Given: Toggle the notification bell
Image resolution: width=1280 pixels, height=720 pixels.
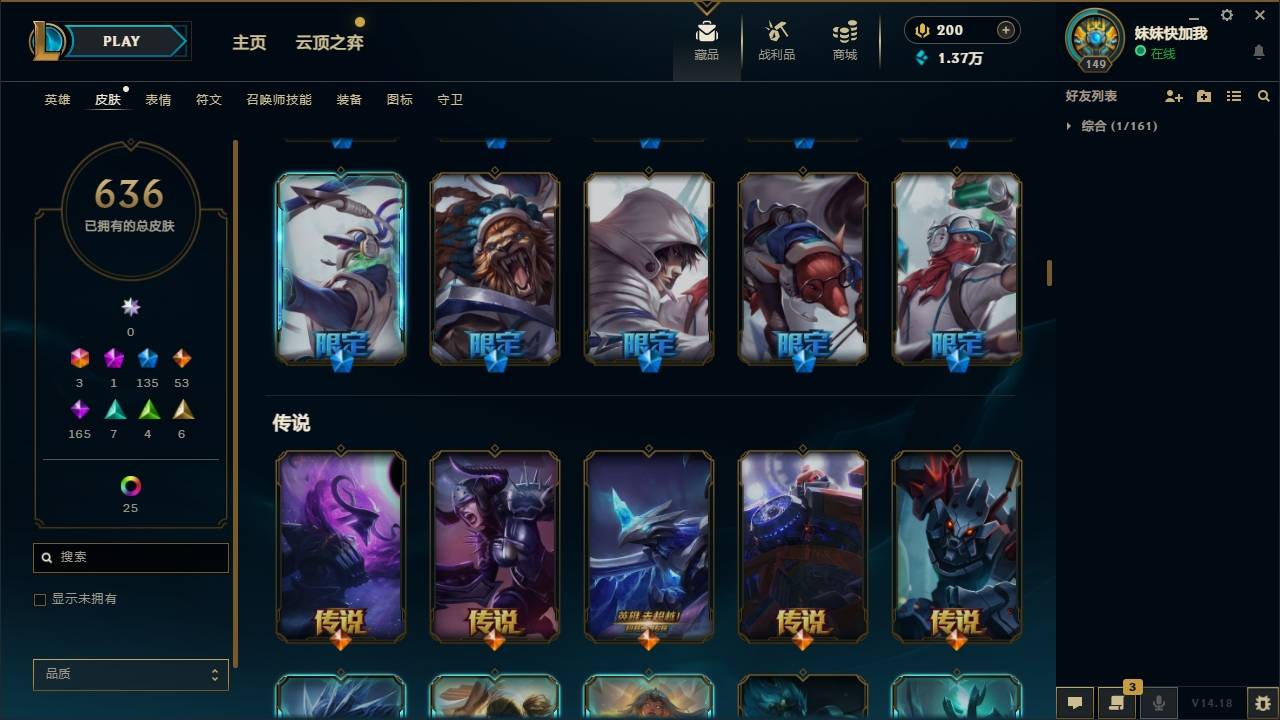Looking at the screenshot, I should point(1258,51).
